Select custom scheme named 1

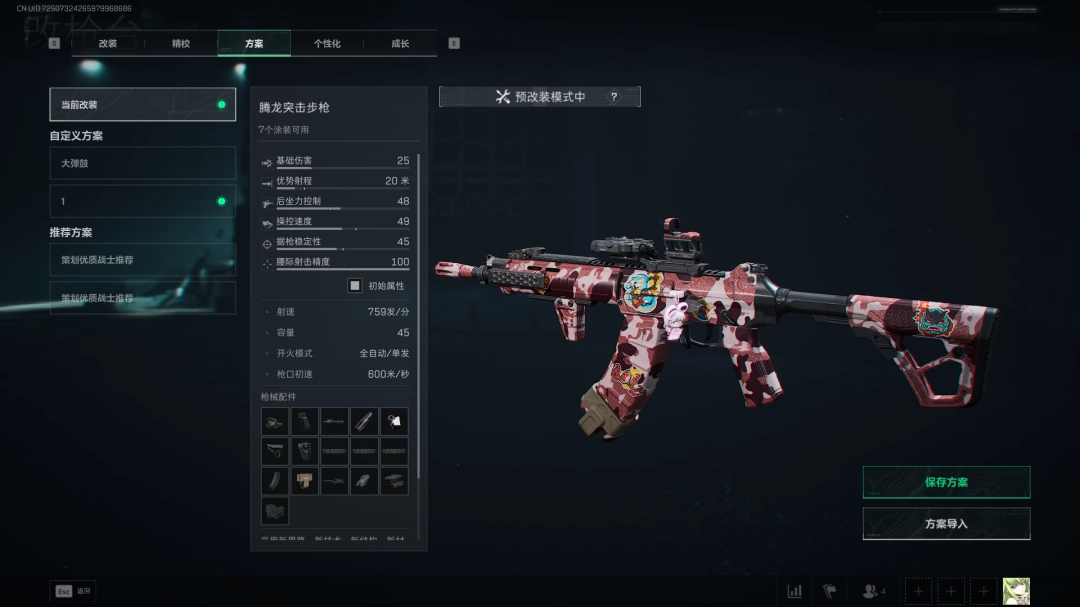click(142, 201)
